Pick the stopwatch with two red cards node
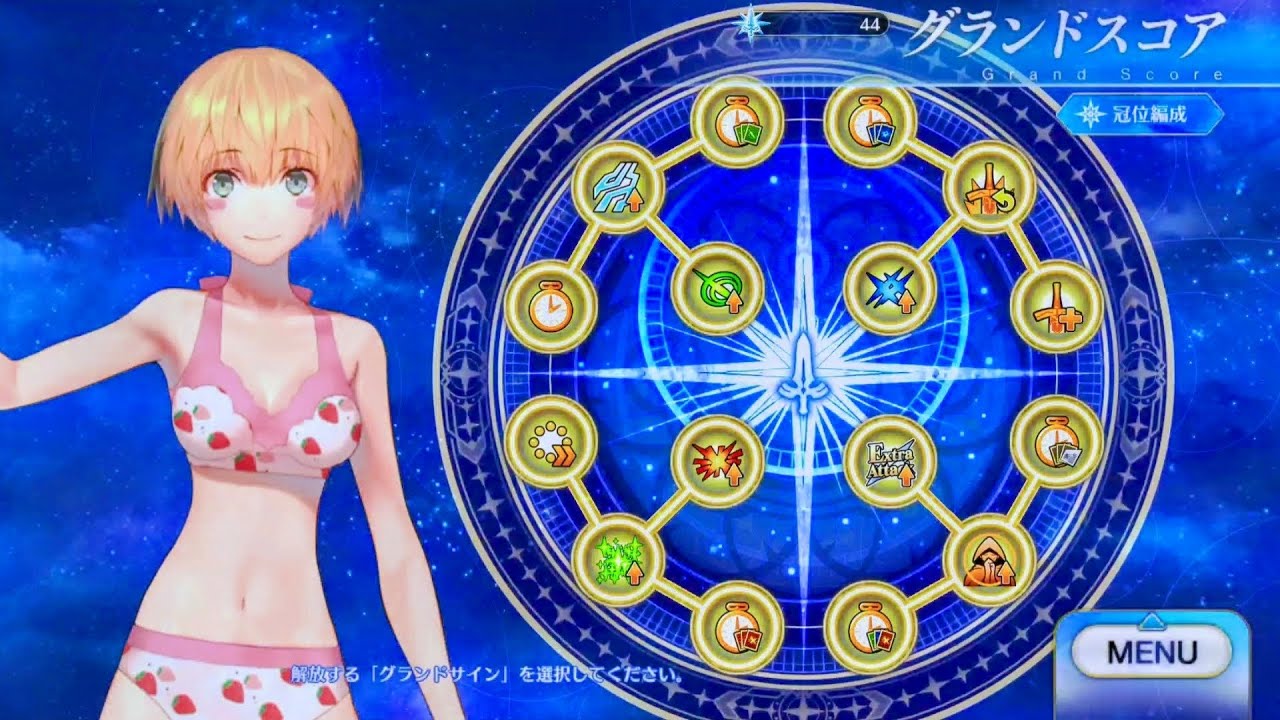Screen dimensions: 1280x720 click(x=736, y=626)
